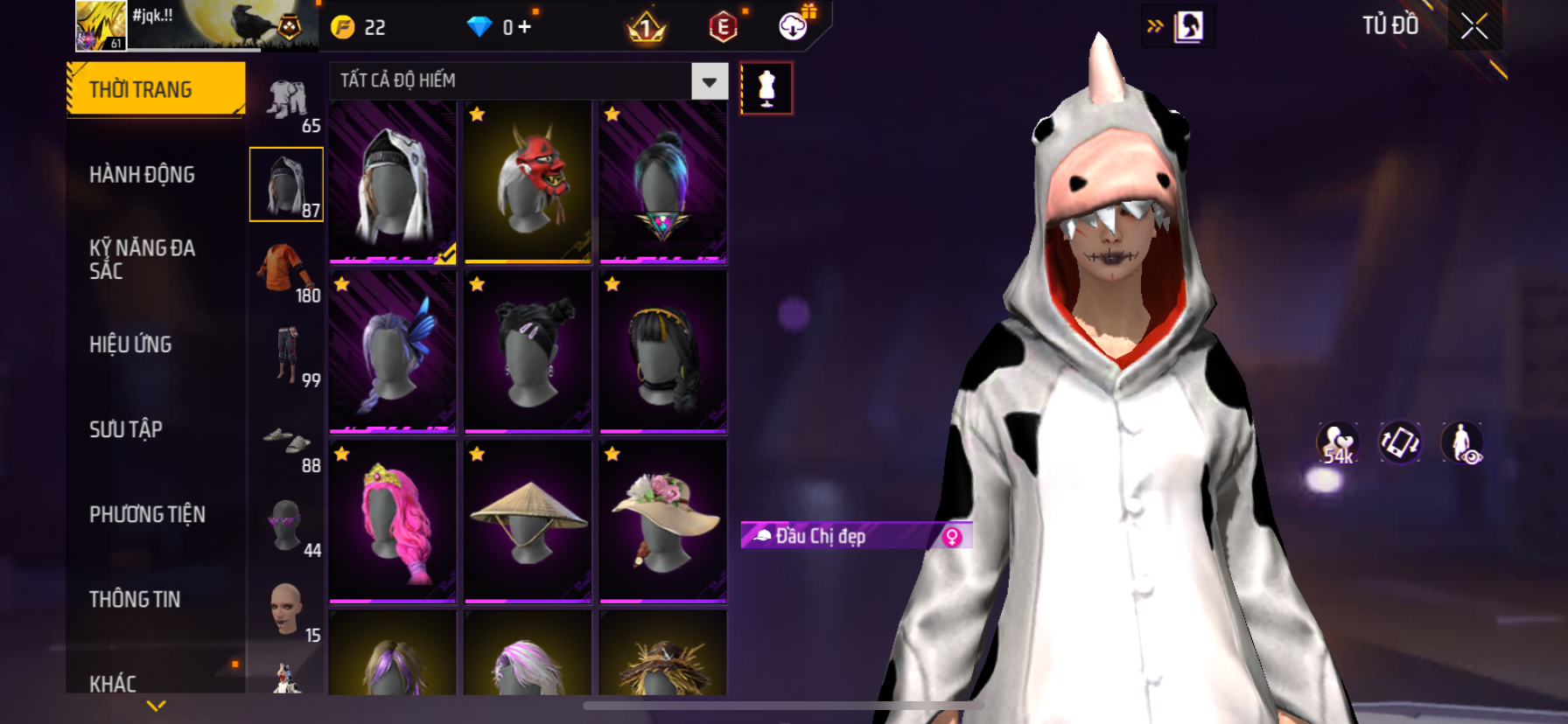Select the purple hair with blue butterfly

pyautogui.click(x=393, y=352)
